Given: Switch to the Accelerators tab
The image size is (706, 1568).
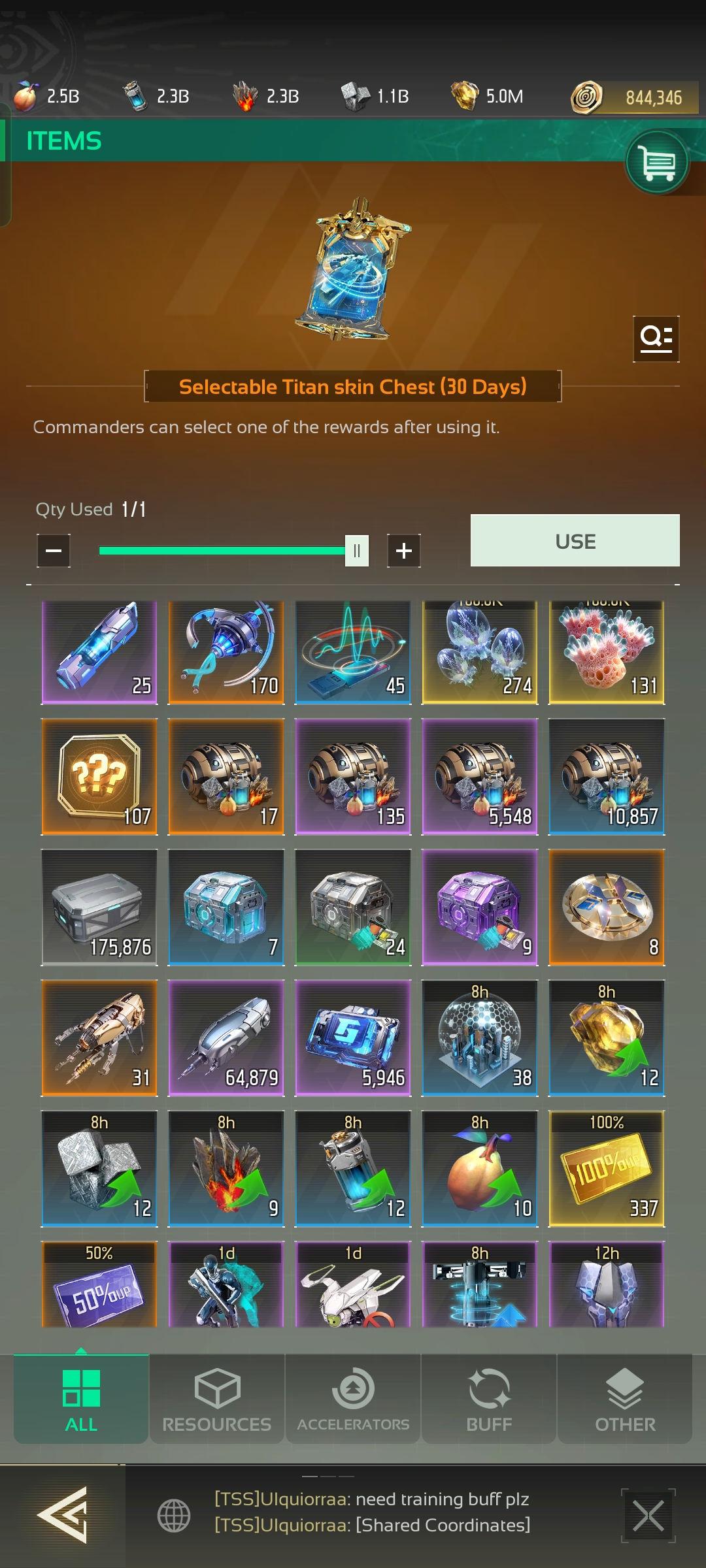Looking at the screenshot, I should (x=353, y=1399).
